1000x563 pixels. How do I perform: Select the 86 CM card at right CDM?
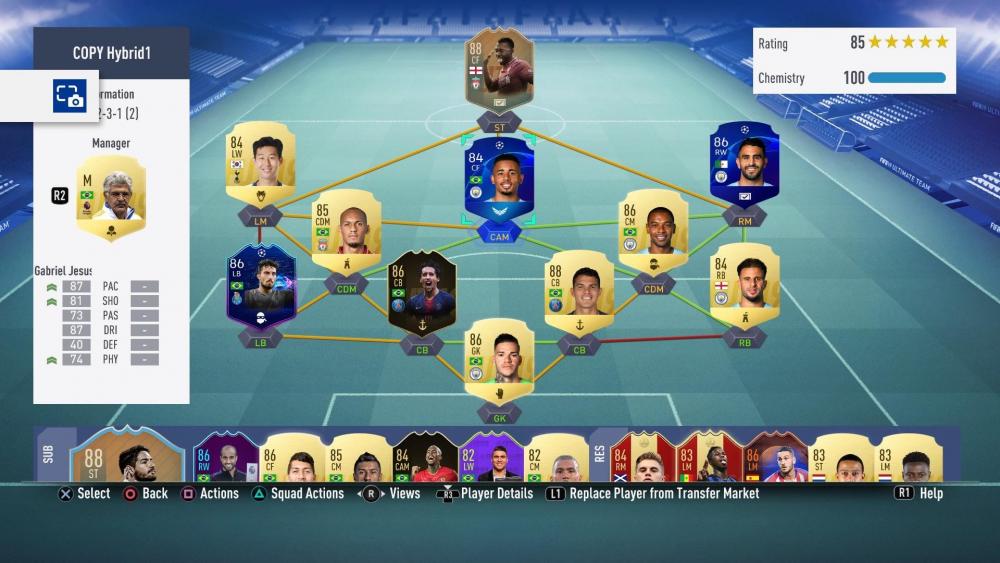coord(652,230)
